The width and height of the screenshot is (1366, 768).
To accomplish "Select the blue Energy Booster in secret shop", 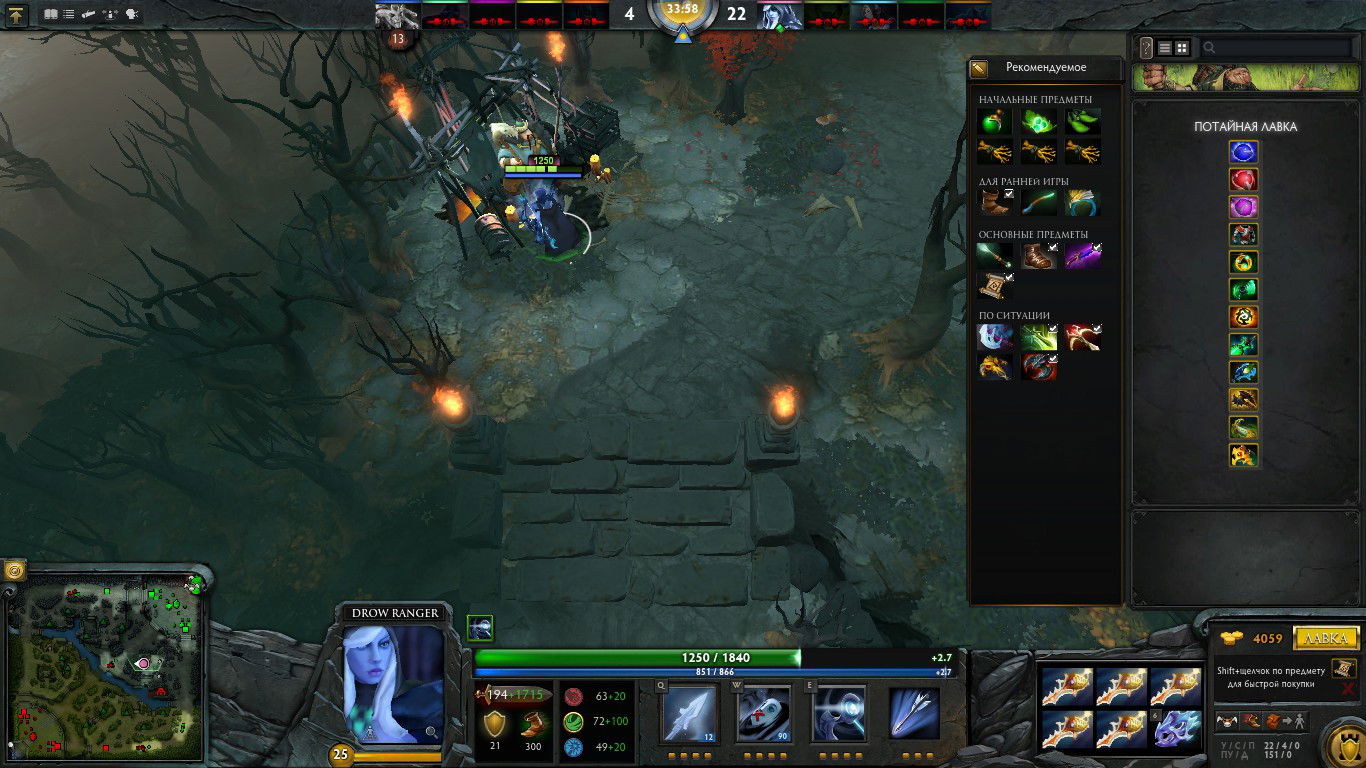I will point(1244,152).
